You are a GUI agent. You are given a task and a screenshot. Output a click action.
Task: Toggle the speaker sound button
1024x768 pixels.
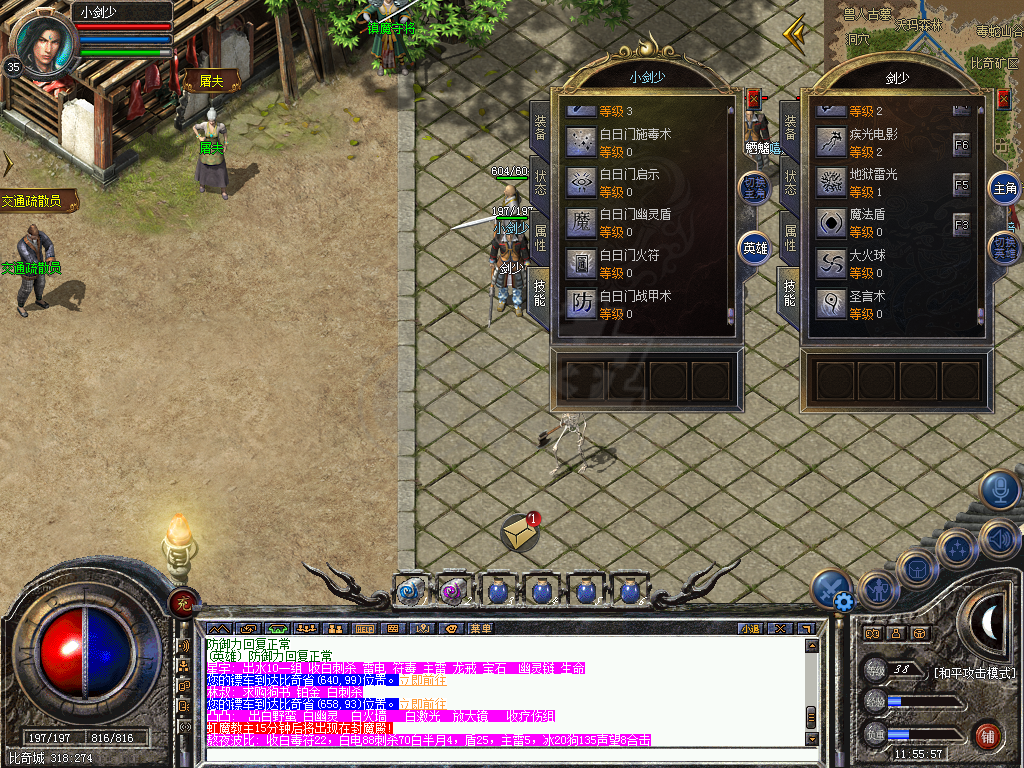pos(999,539)
